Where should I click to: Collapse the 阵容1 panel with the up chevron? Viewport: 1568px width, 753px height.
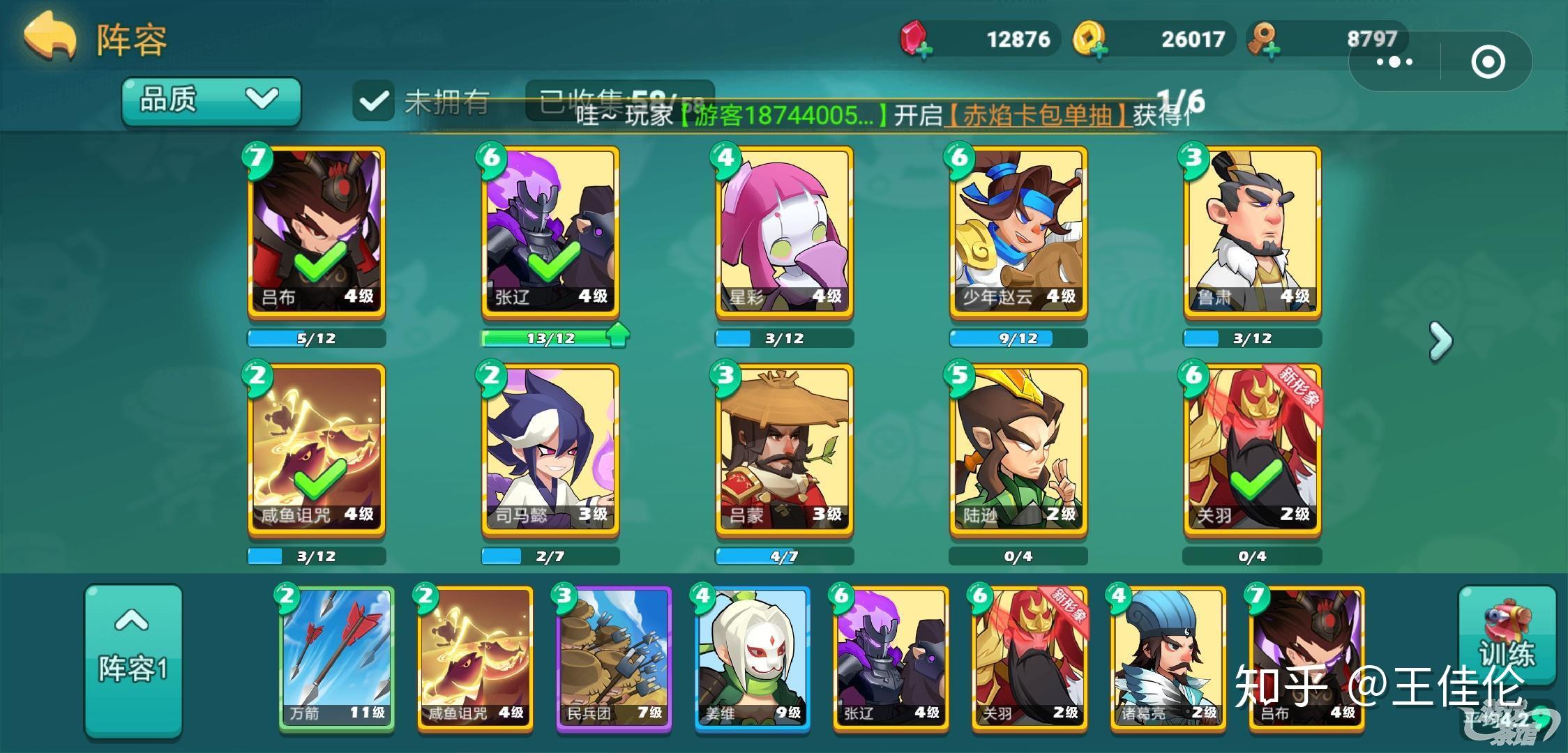click(133, 623)
